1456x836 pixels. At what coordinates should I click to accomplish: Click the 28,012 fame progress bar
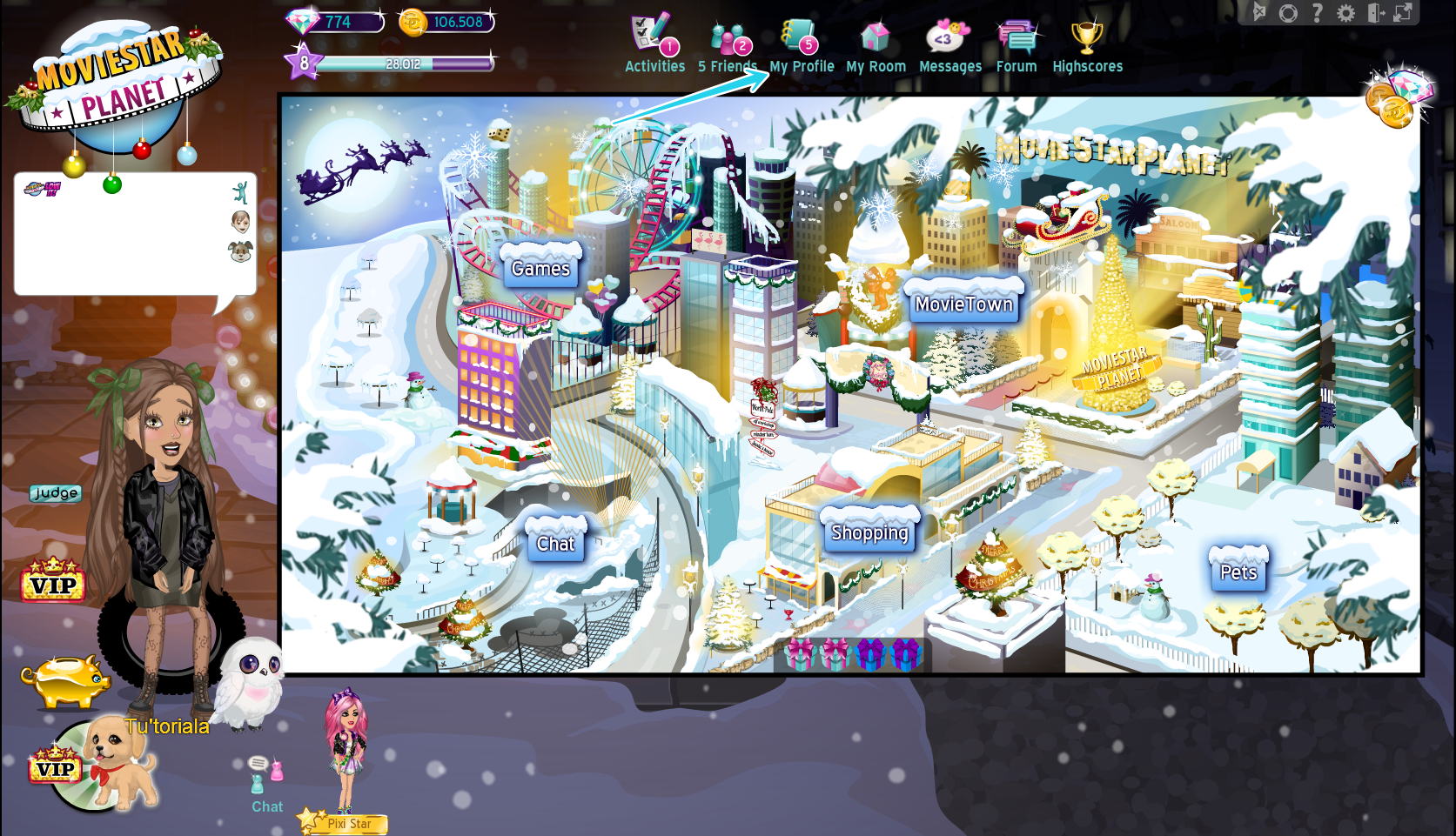404,64
